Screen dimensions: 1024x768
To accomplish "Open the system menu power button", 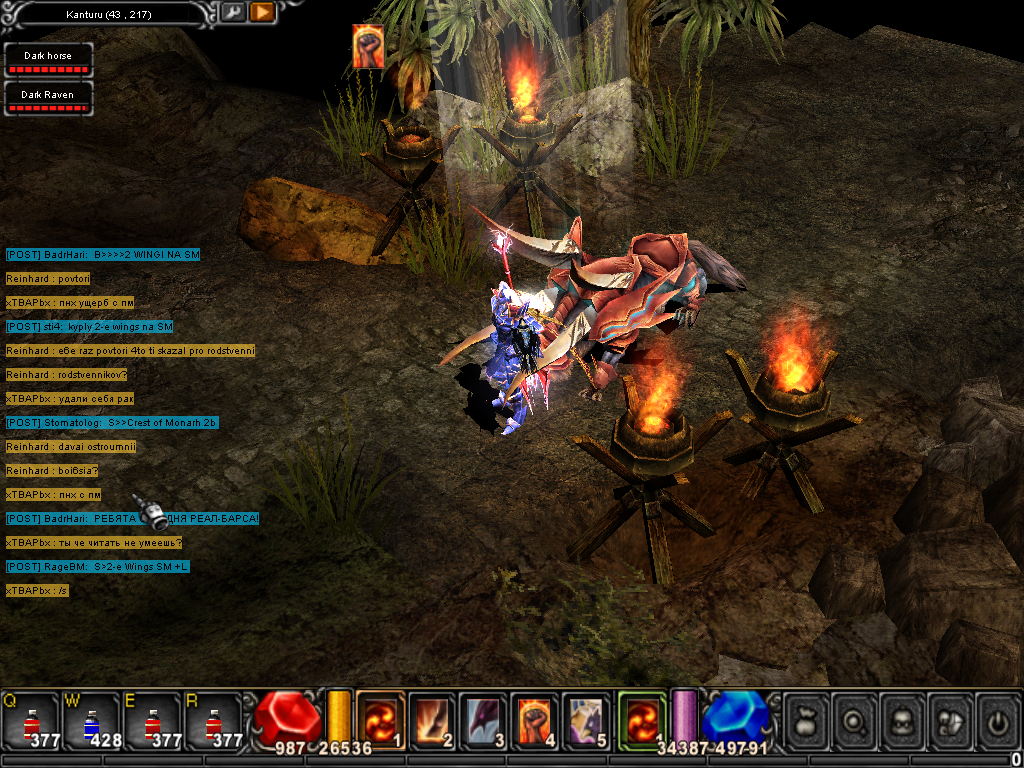I will tap(997, 719).
